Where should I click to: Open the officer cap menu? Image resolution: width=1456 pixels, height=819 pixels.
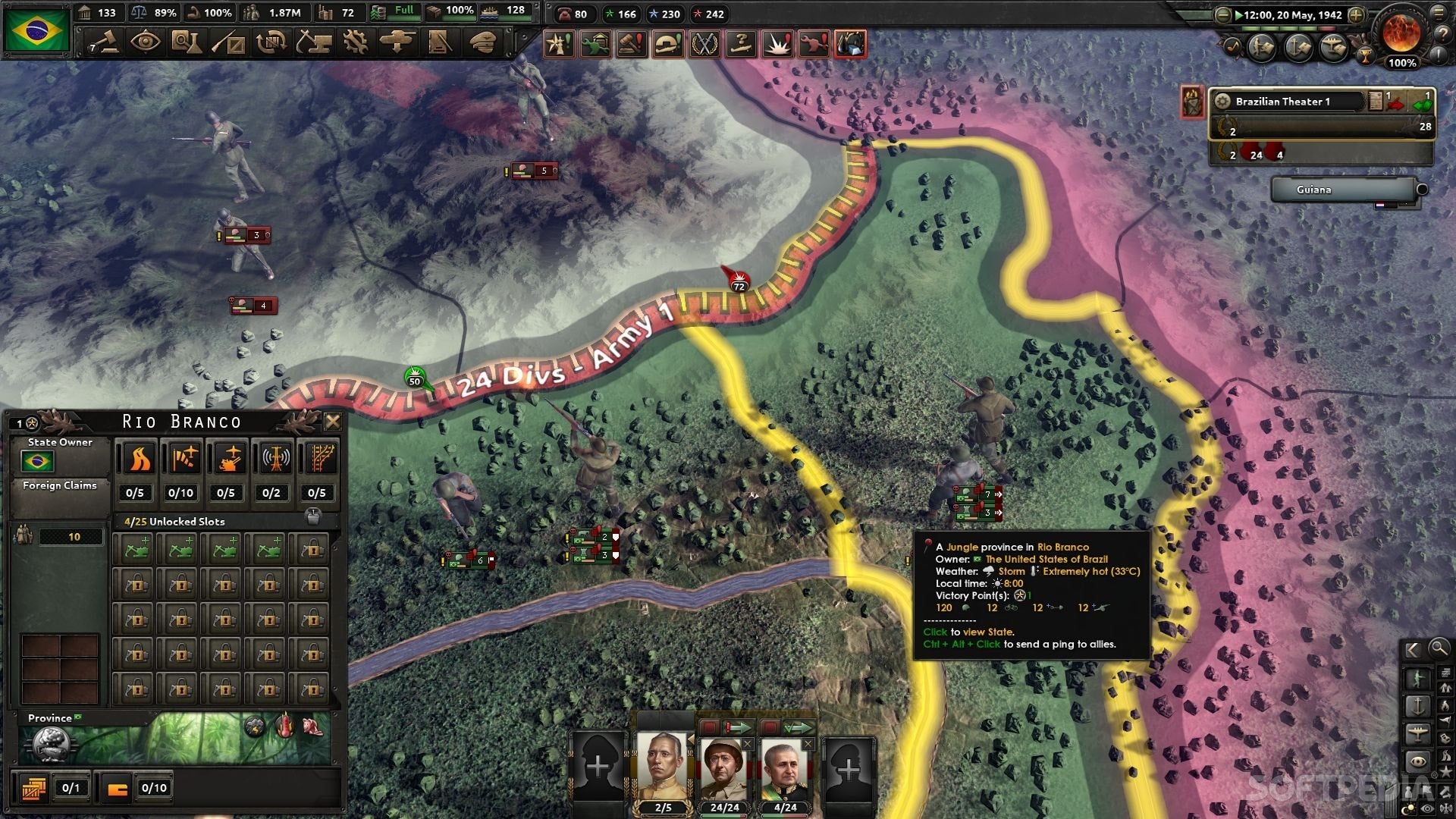pyautogui.click(x=482, y=42)
